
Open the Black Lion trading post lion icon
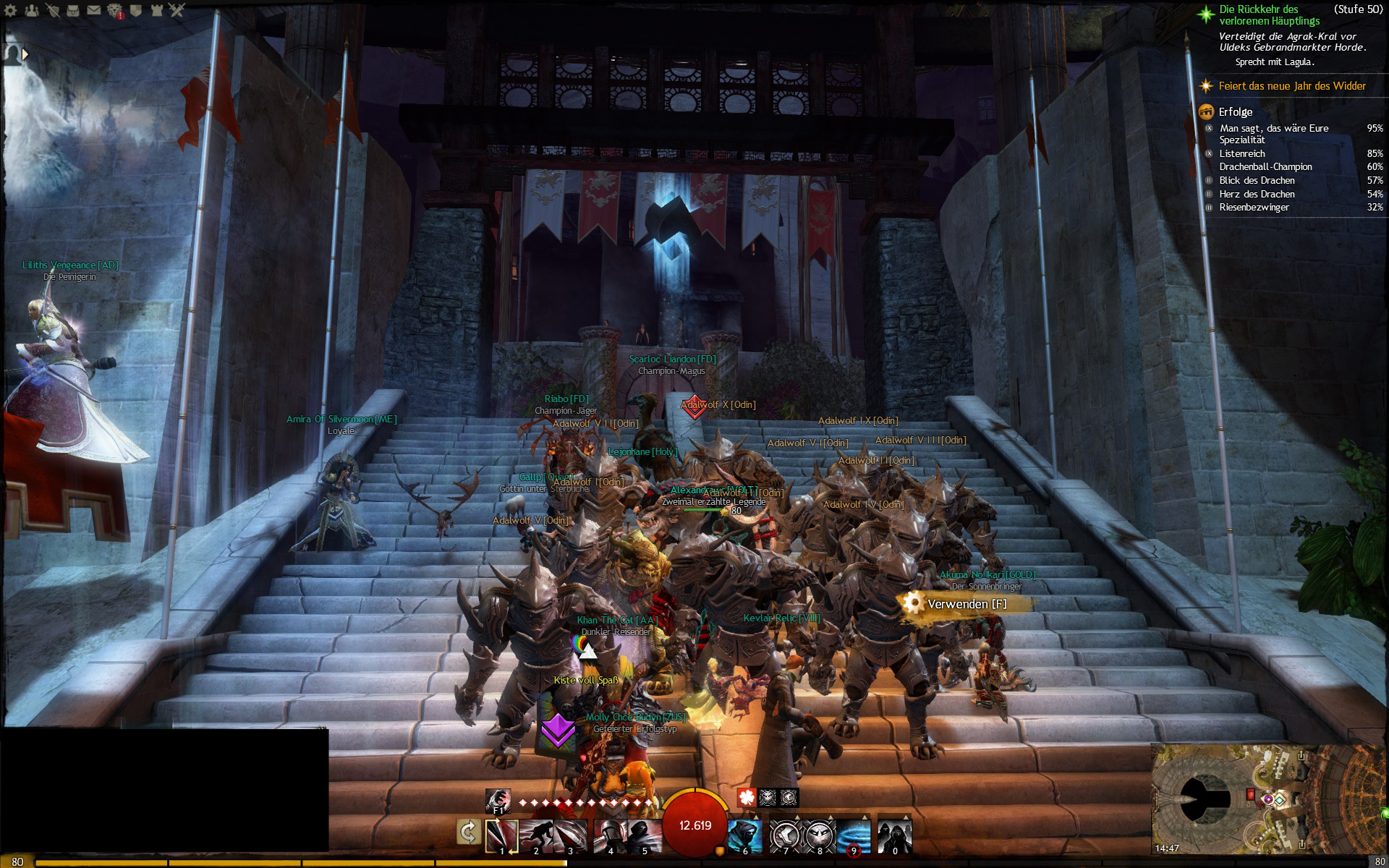coord(115,10)
